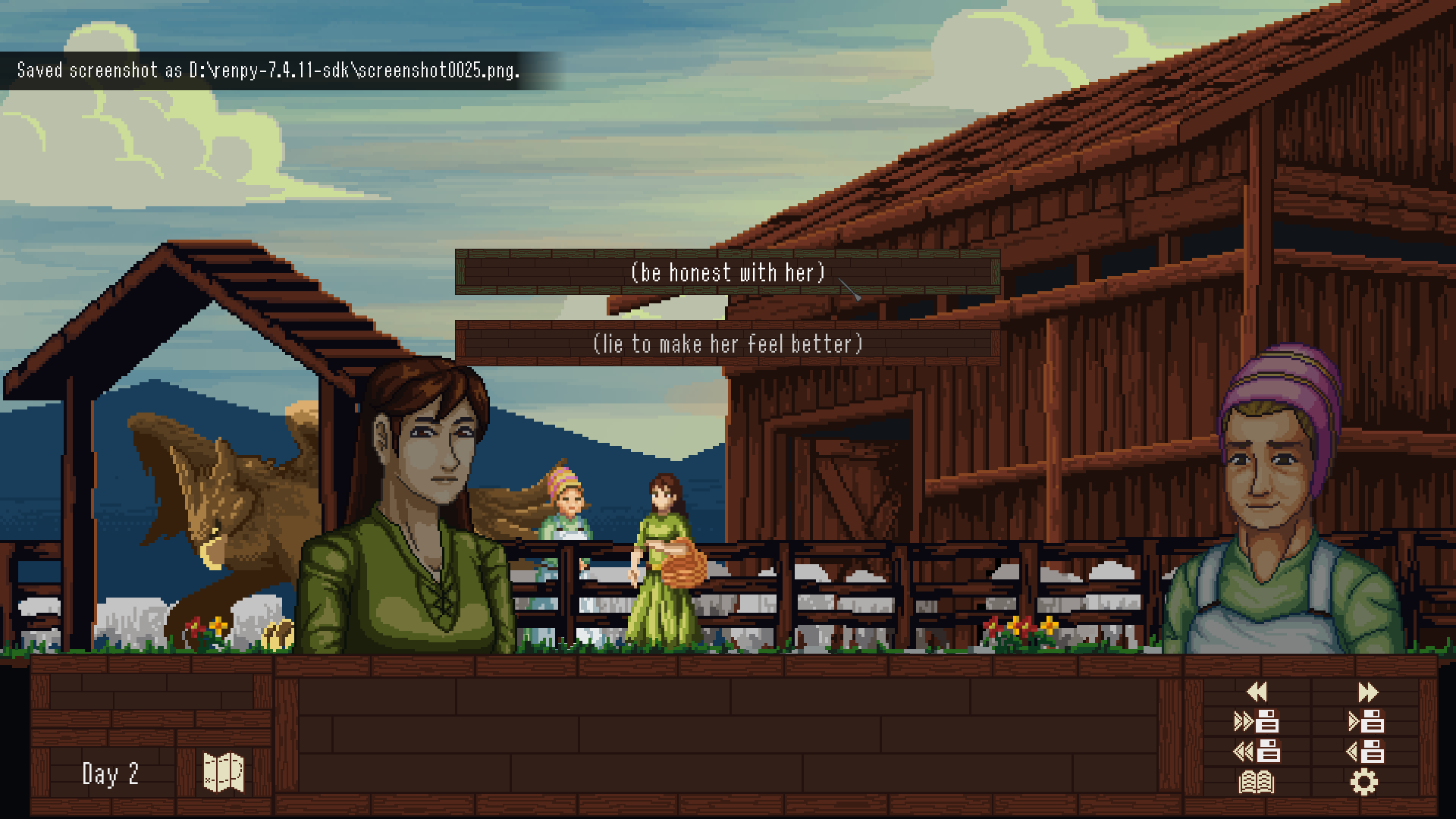Image resolution: width=1456 pixels, height=819 pixels.
Task: Open the open-book log icon
Action: point(1257,782)
